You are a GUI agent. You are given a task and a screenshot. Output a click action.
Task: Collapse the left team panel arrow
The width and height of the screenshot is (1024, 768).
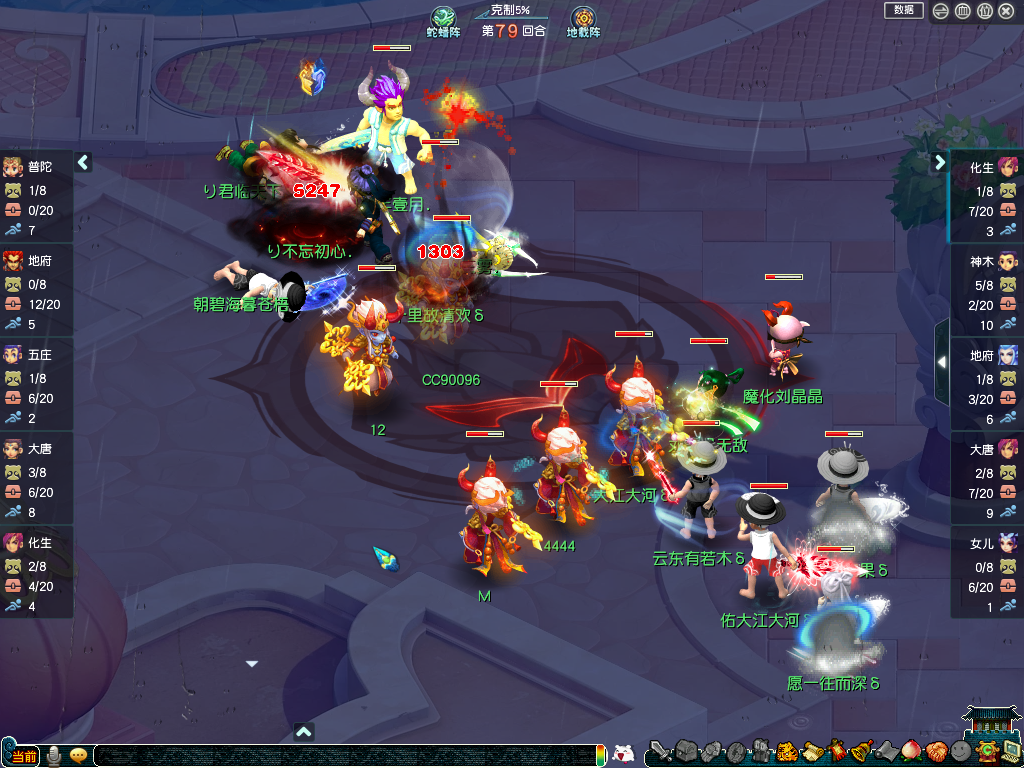pyautogui.click(x=83, y=161)
